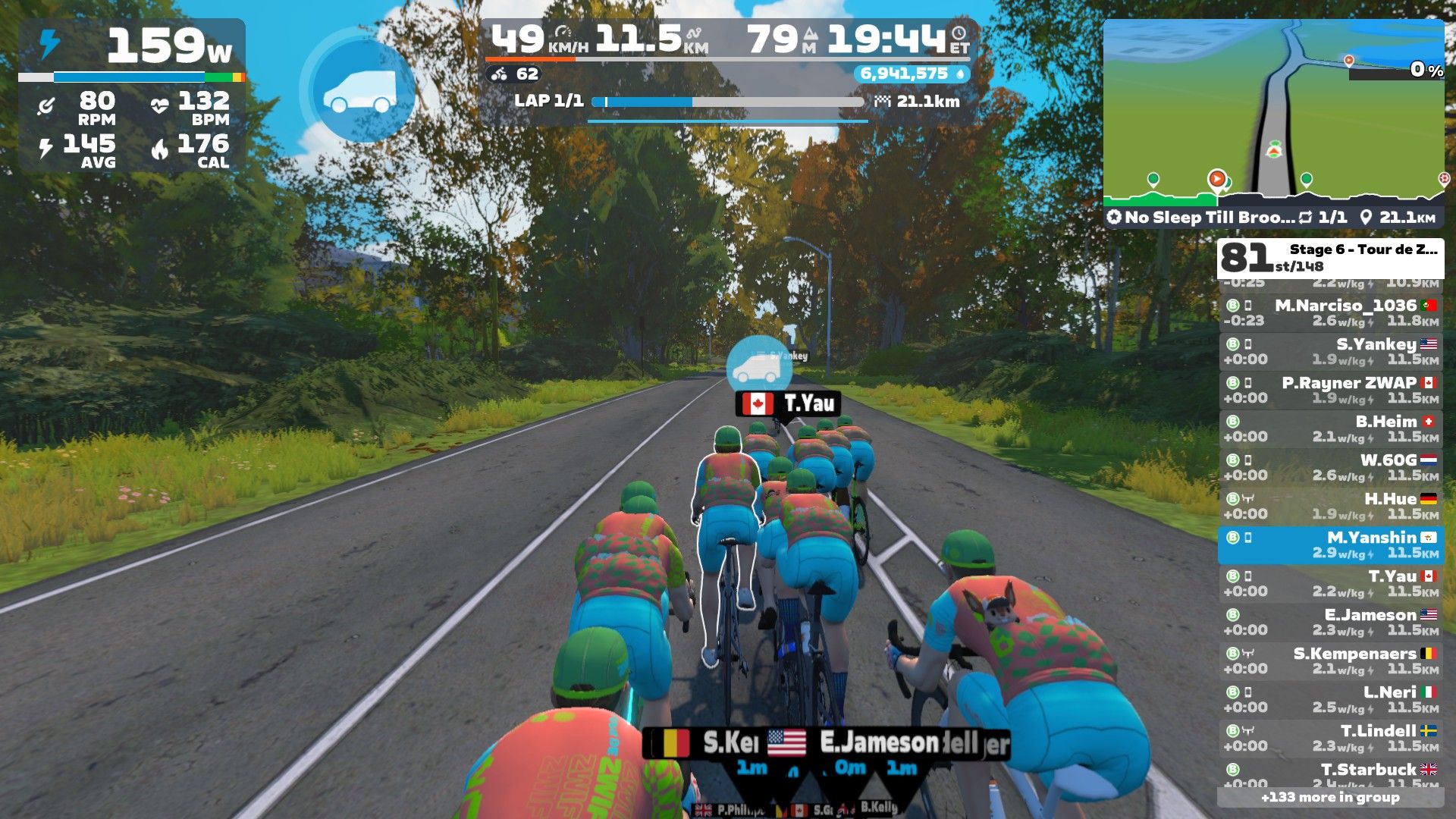Click the W.60G rider entry
Viewport: 1456px width, 819px height.
click(1331, 467)
